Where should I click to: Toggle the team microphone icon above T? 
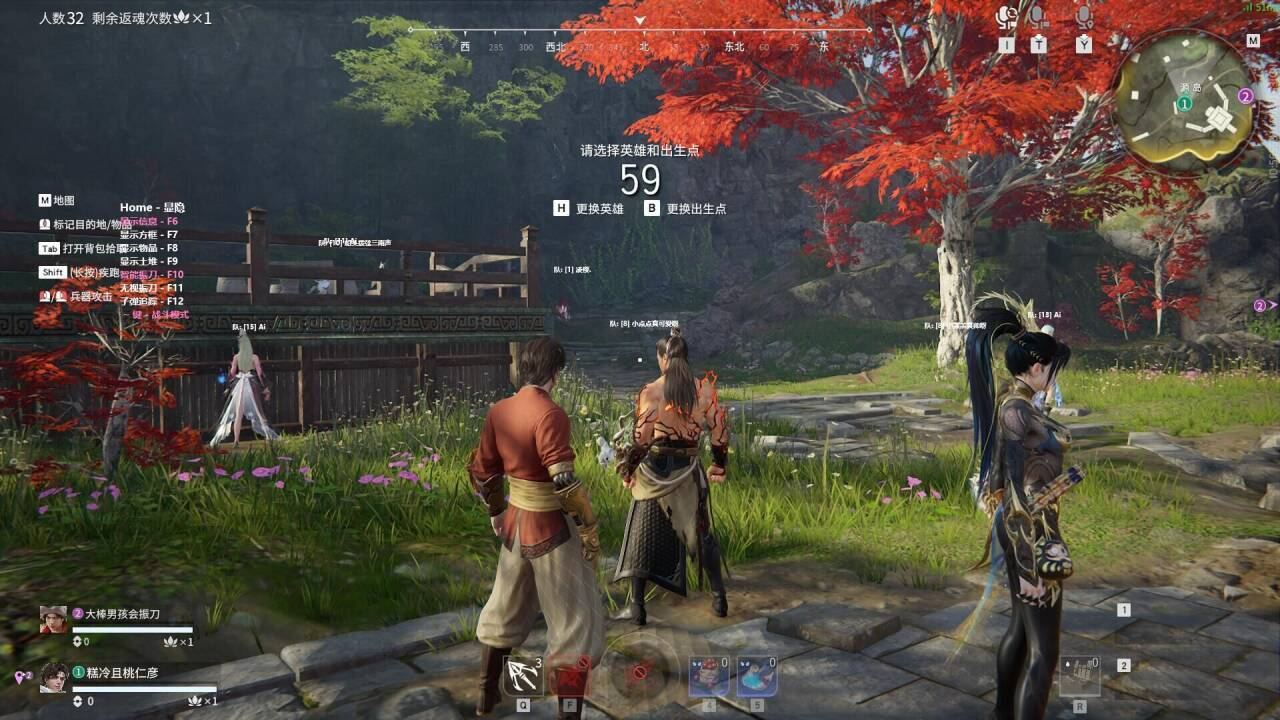pyautogui.click(x=1039, y=17)
